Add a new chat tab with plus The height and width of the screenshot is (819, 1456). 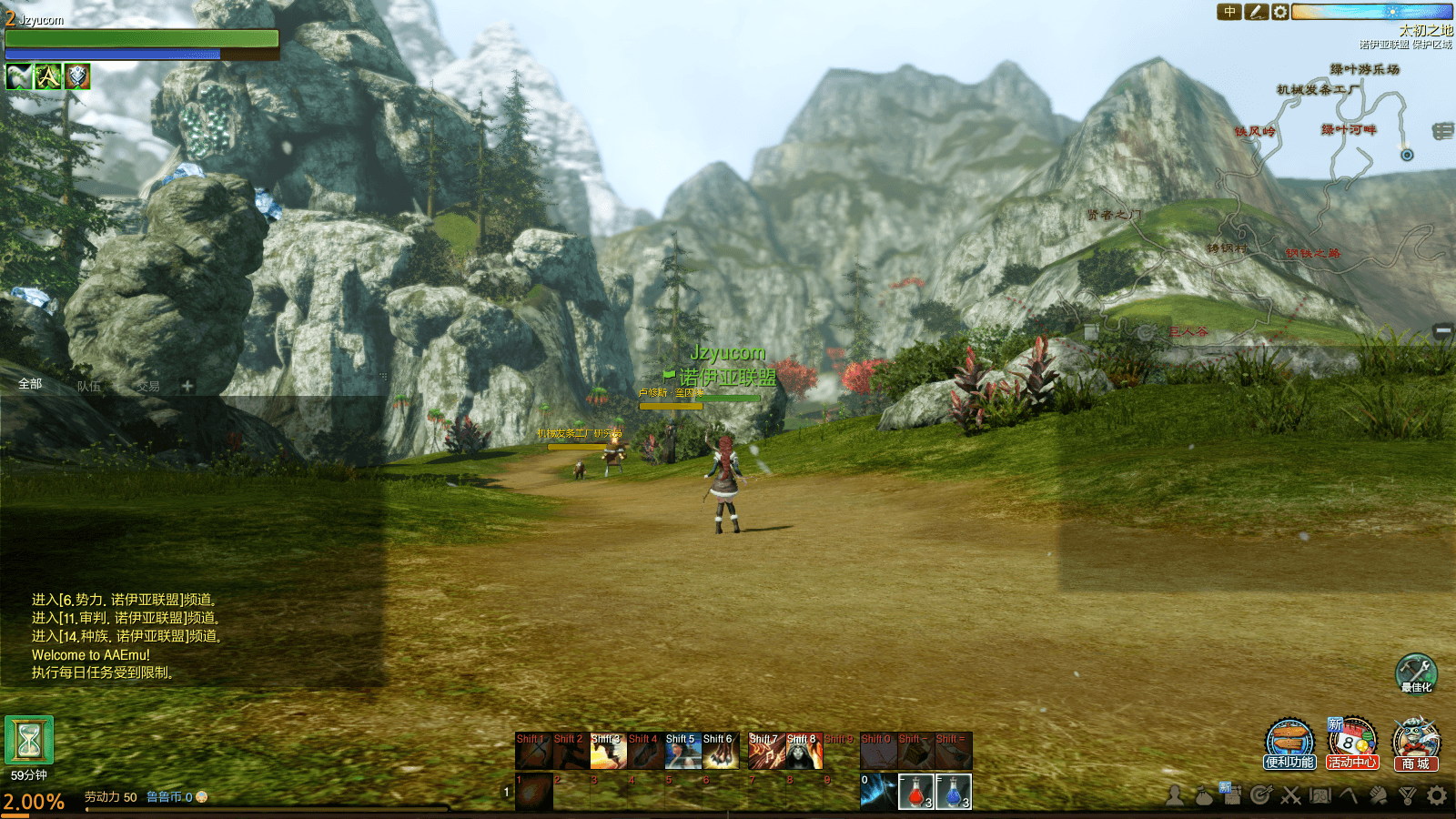187,386
